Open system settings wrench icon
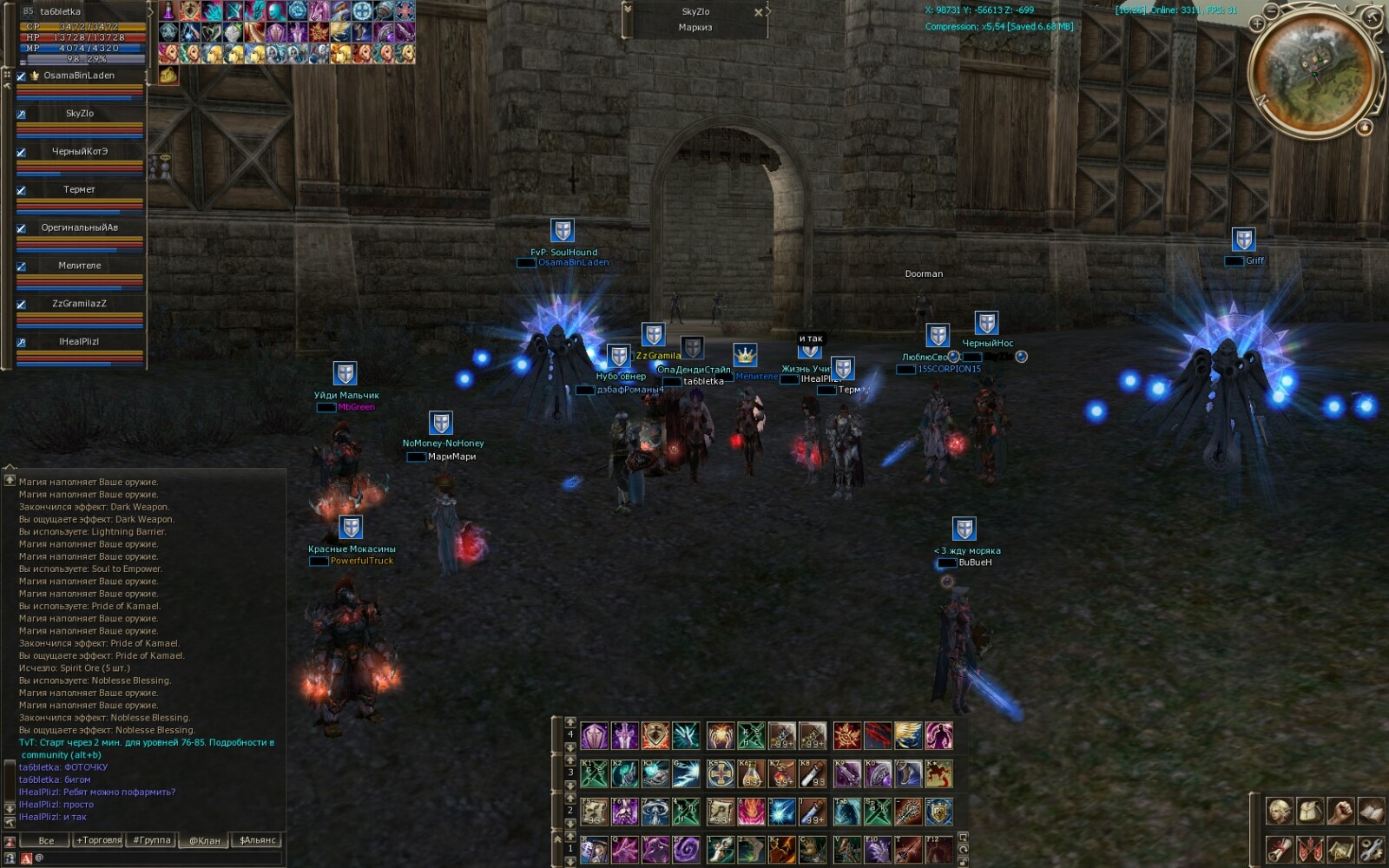The image size is (1389, 868). (x=1371, y=848)
